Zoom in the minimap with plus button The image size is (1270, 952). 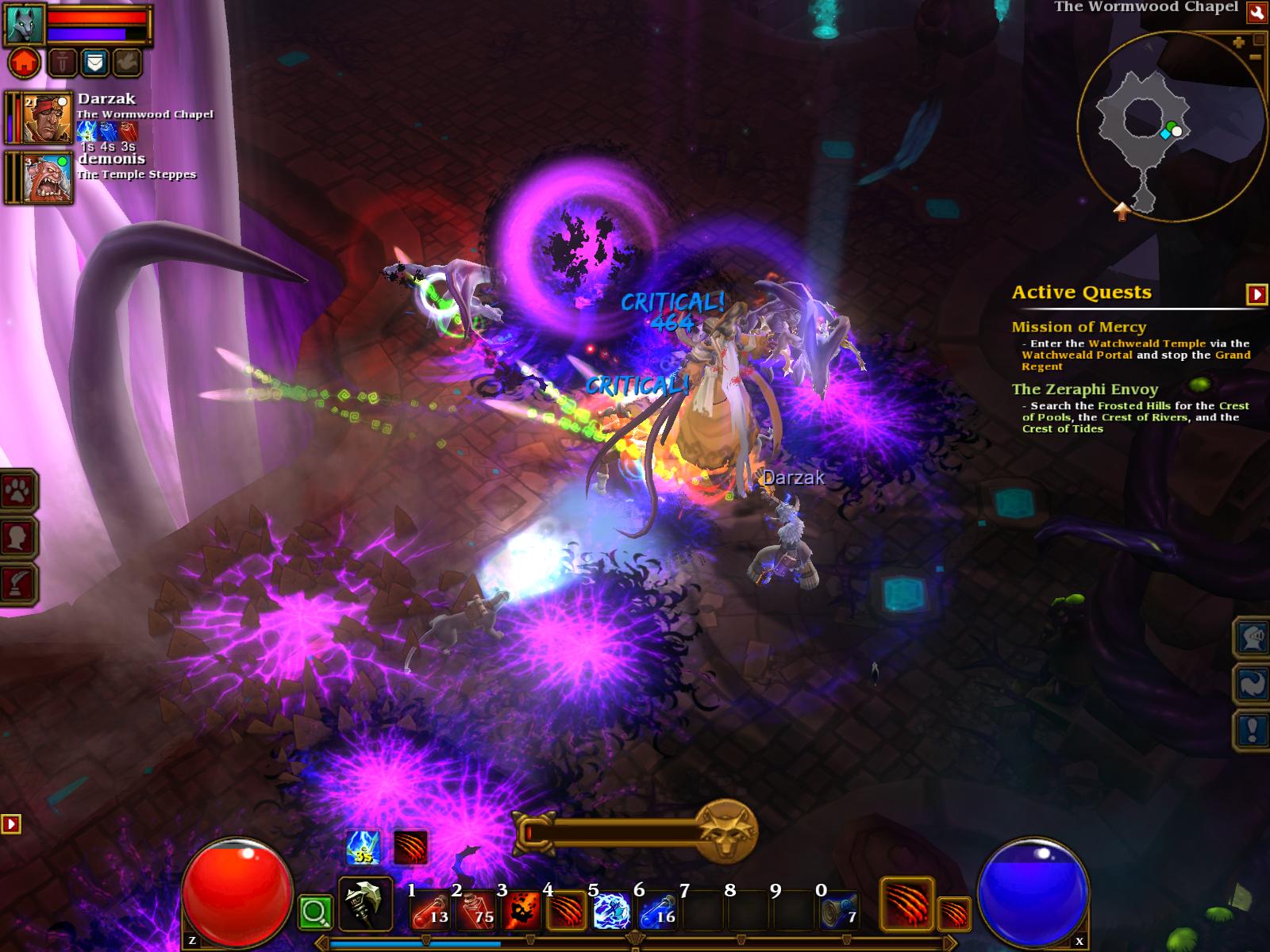(1238, 43)
